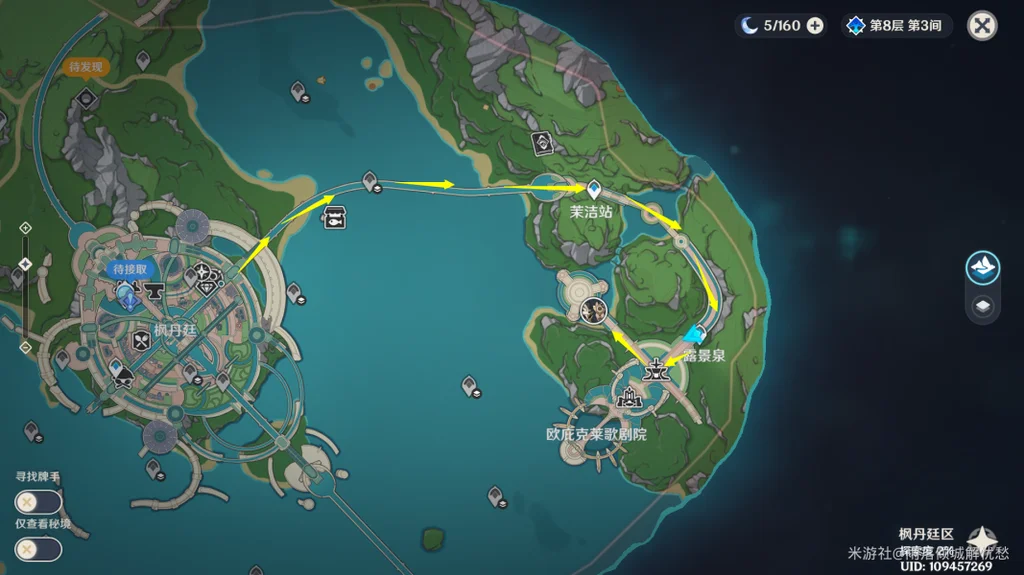
Task: Select the blacksmith anvil marker in 枫丹廷
Action: [x=154, y=292]
